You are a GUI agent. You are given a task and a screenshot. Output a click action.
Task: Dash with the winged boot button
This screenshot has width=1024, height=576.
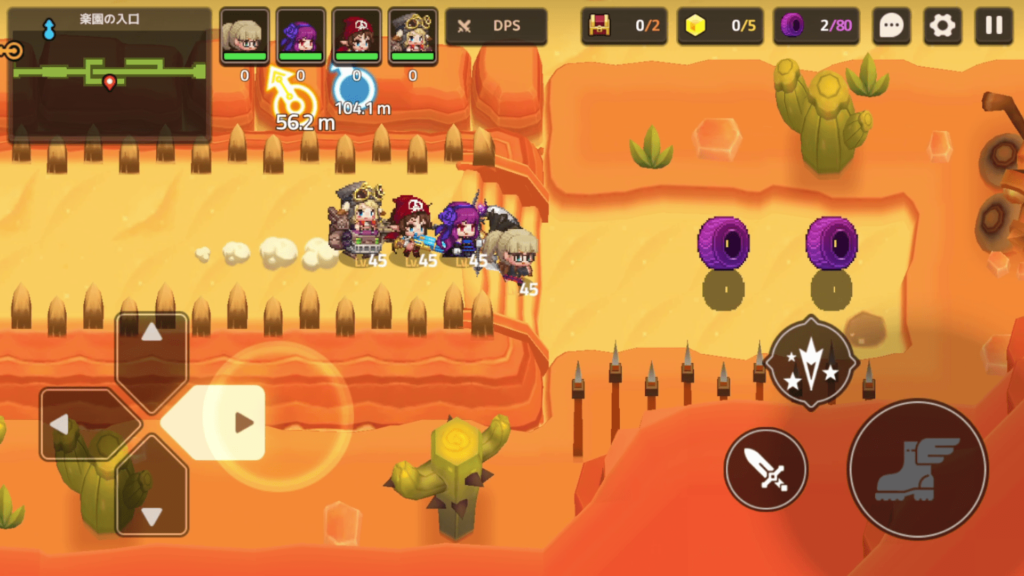(x=917, y=468)
